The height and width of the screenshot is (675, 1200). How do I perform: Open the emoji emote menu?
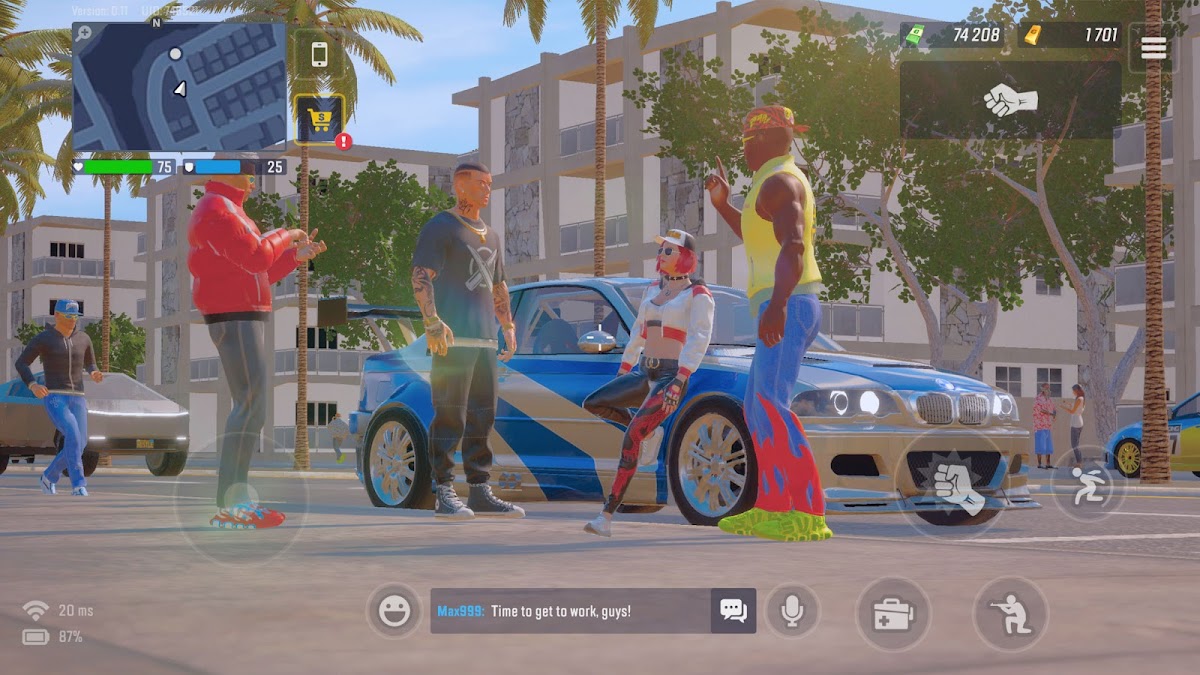pyautogui.click(x=394, y=611)
